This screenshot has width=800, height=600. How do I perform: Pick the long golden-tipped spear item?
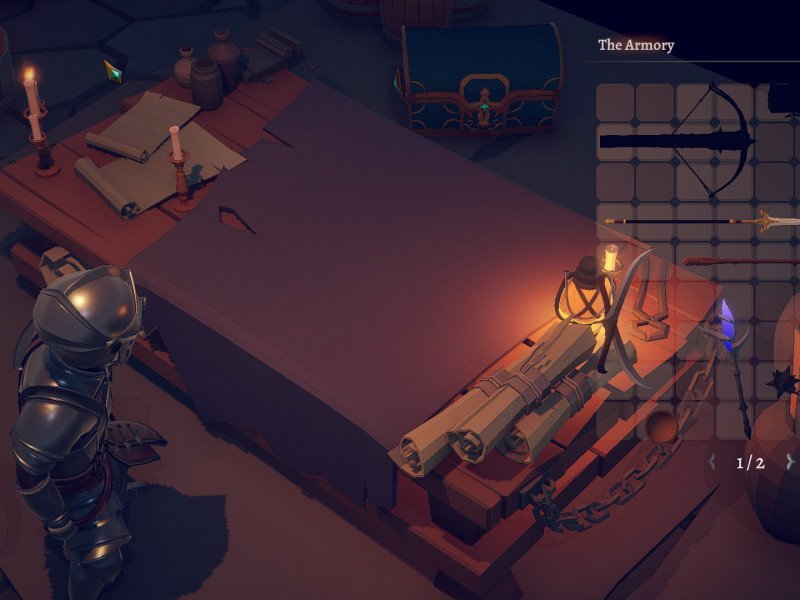click(x=700, y=221)
